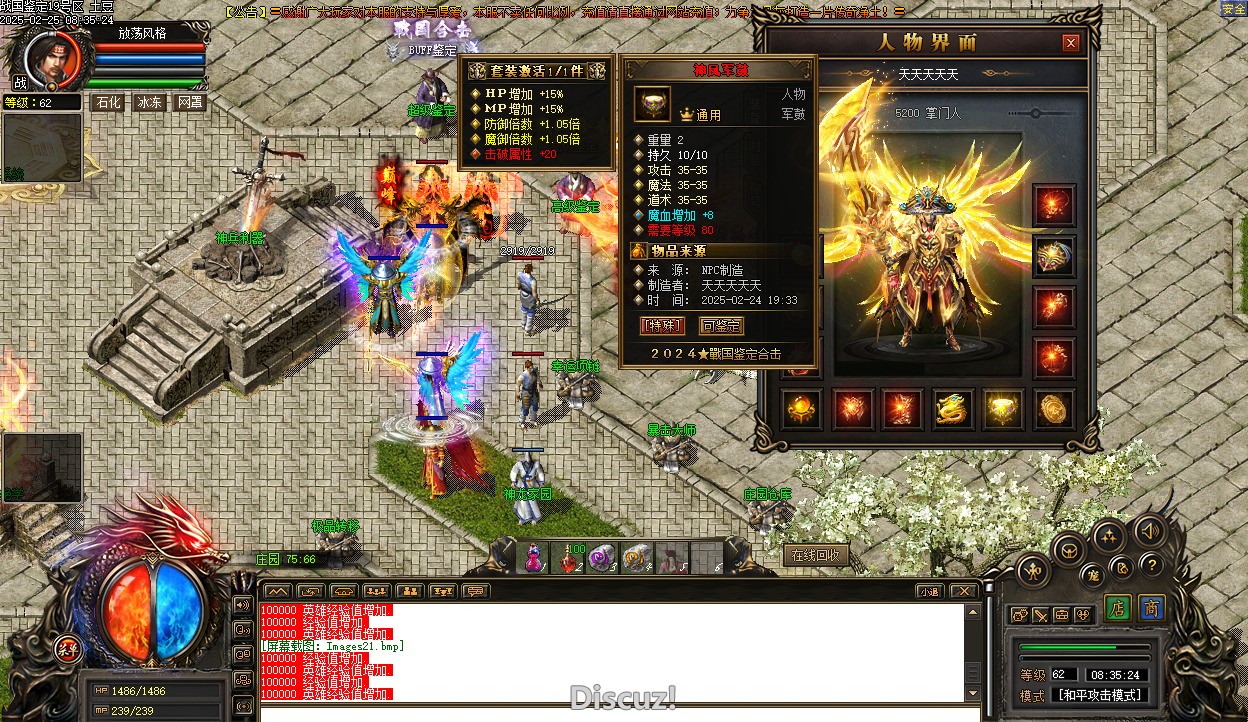Open the blue 商 mall button
Screen dimensions: 1248x722
coord(1152,608)
